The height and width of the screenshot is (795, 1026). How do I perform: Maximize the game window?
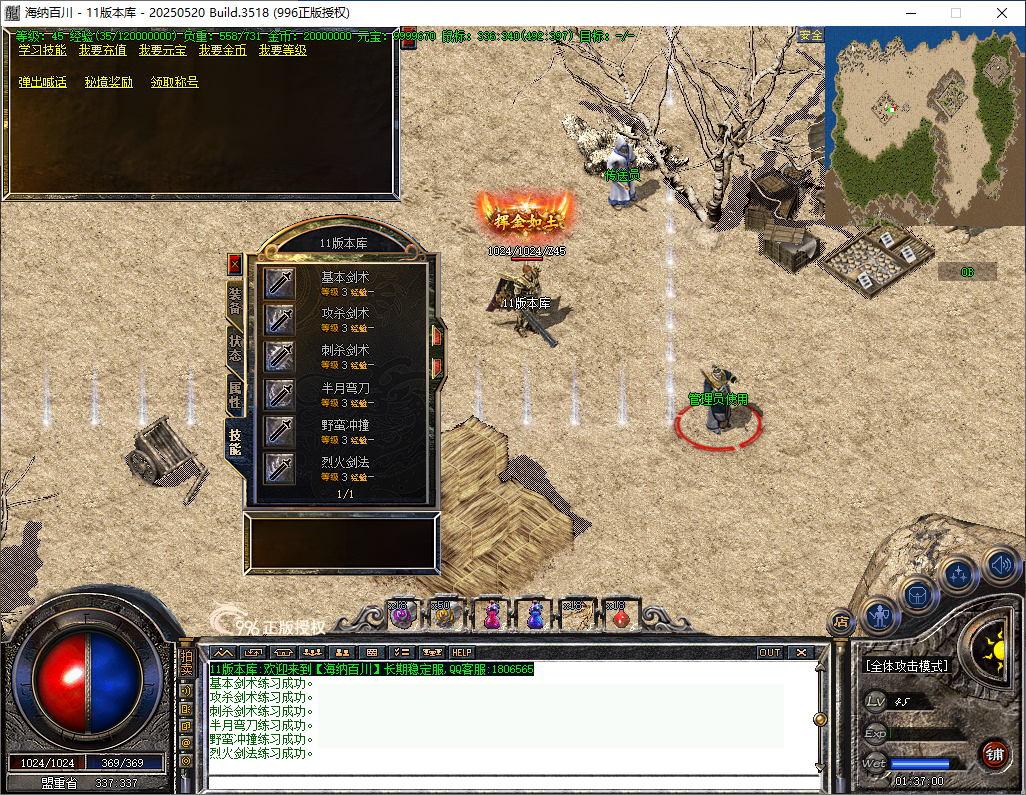[x=955, y=13]
